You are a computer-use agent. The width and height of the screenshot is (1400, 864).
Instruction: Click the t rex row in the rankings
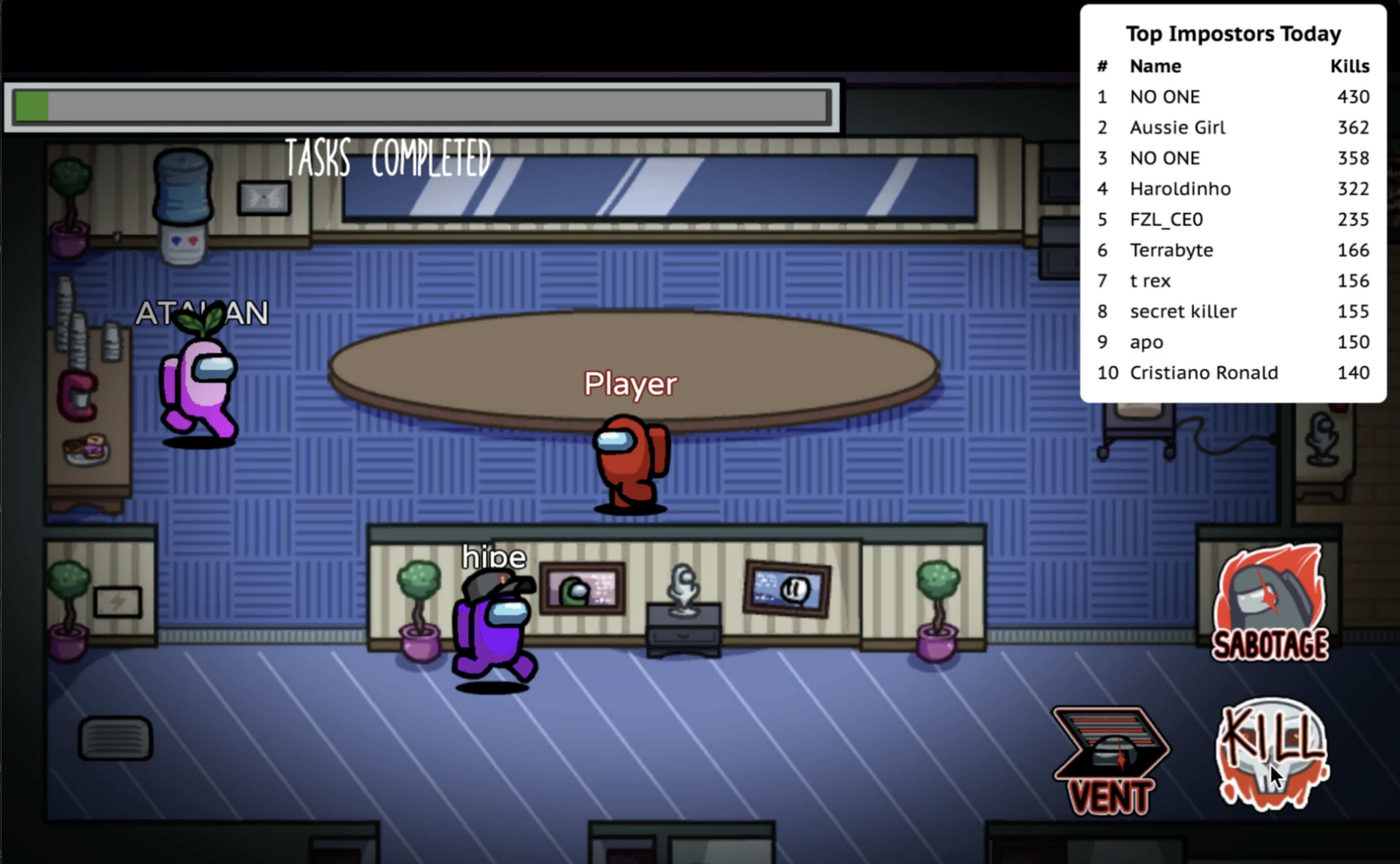pos(1150,281)
